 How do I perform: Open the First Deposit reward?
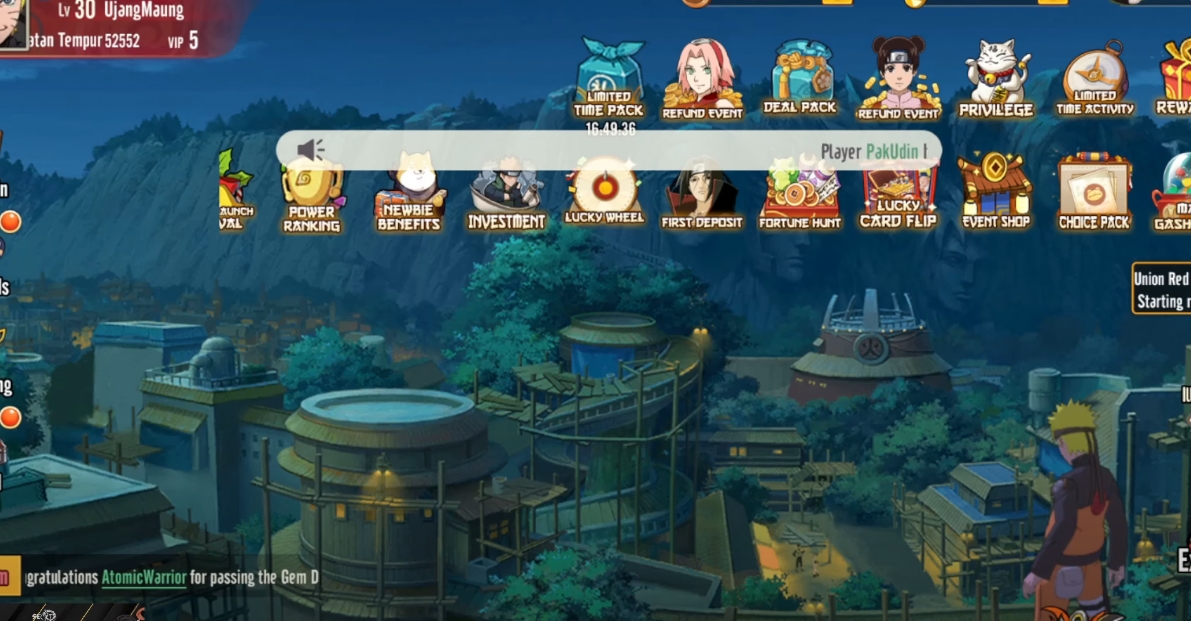(702, 195)
